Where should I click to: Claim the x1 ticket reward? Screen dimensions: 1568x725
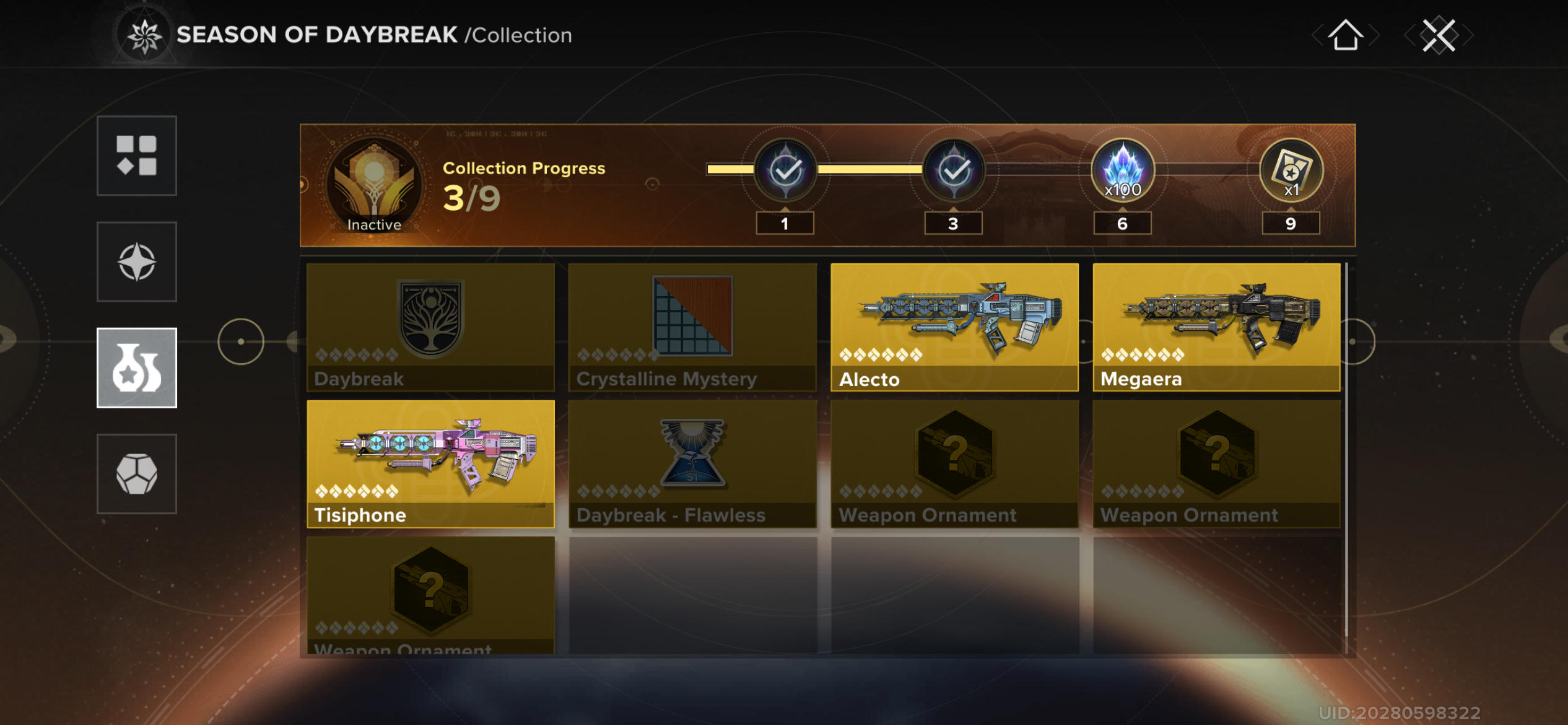[x=1291, y=170]
